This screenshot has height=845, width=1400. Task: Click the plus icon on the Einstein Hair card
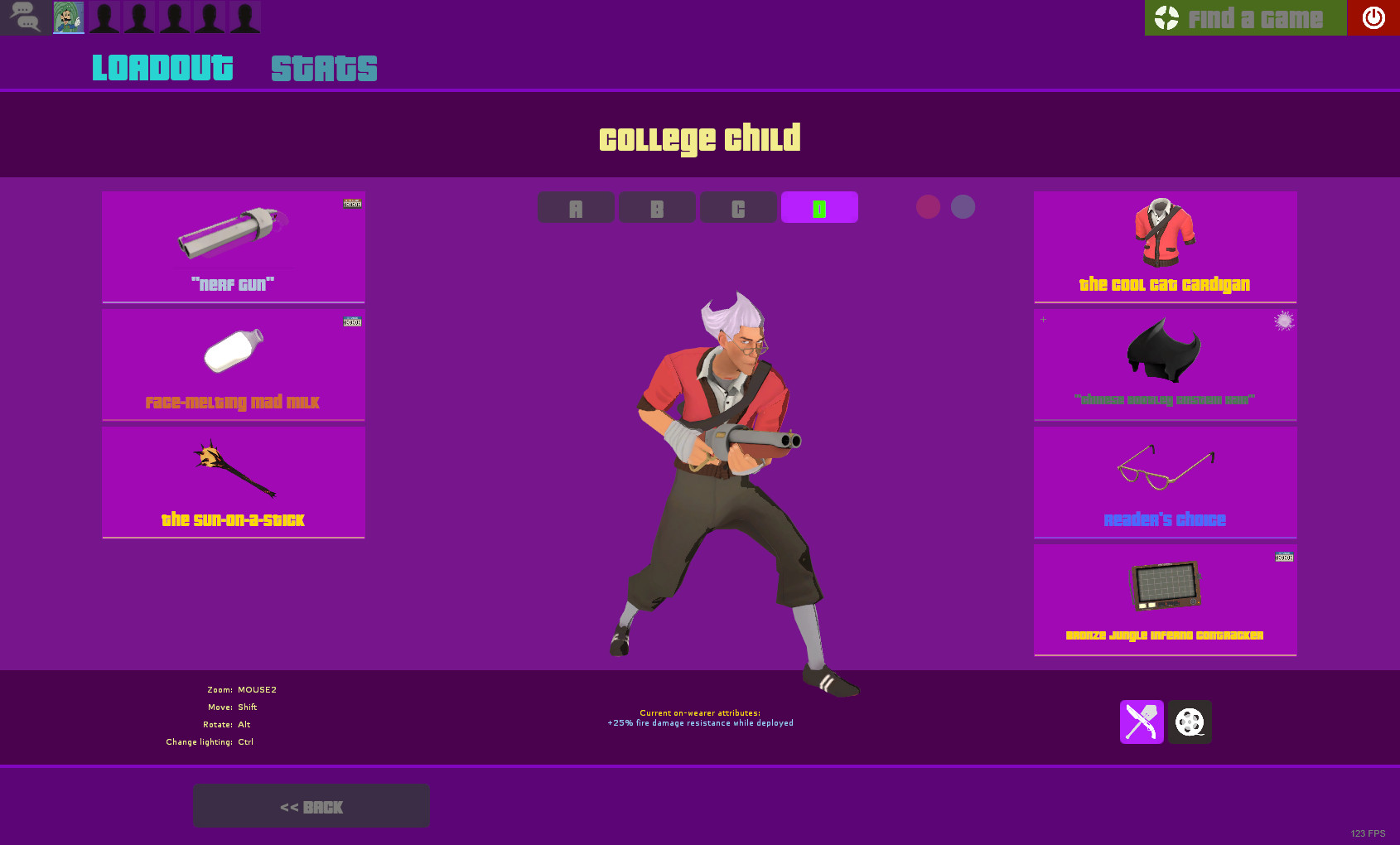(1042, 319)
